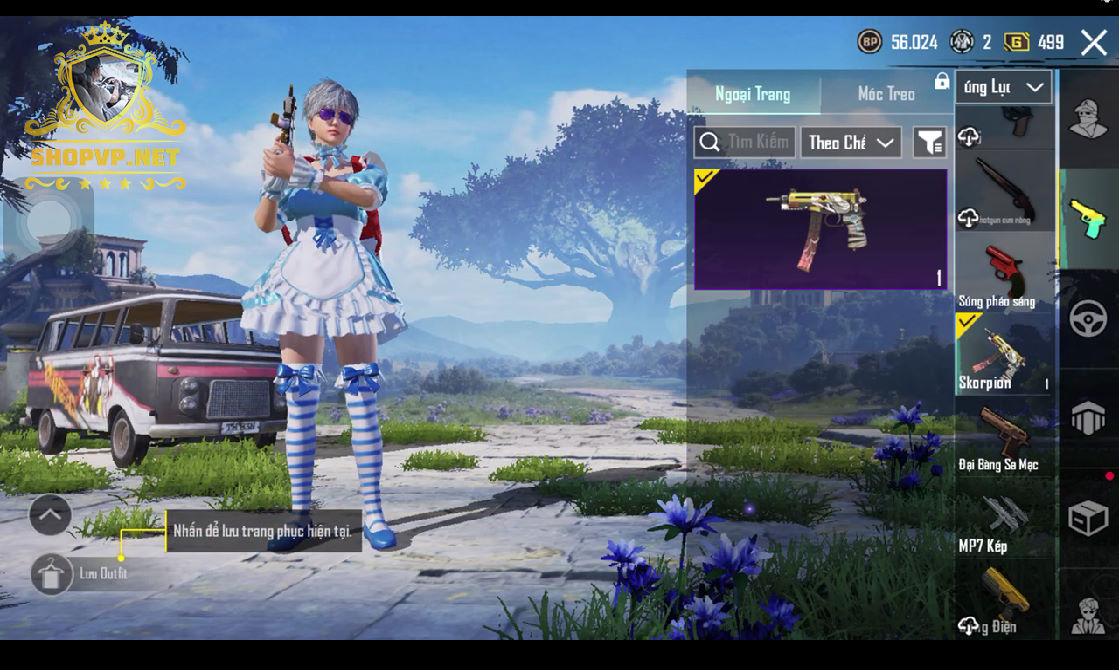Open the steering wheel vehicle category

pos(1088,319)
